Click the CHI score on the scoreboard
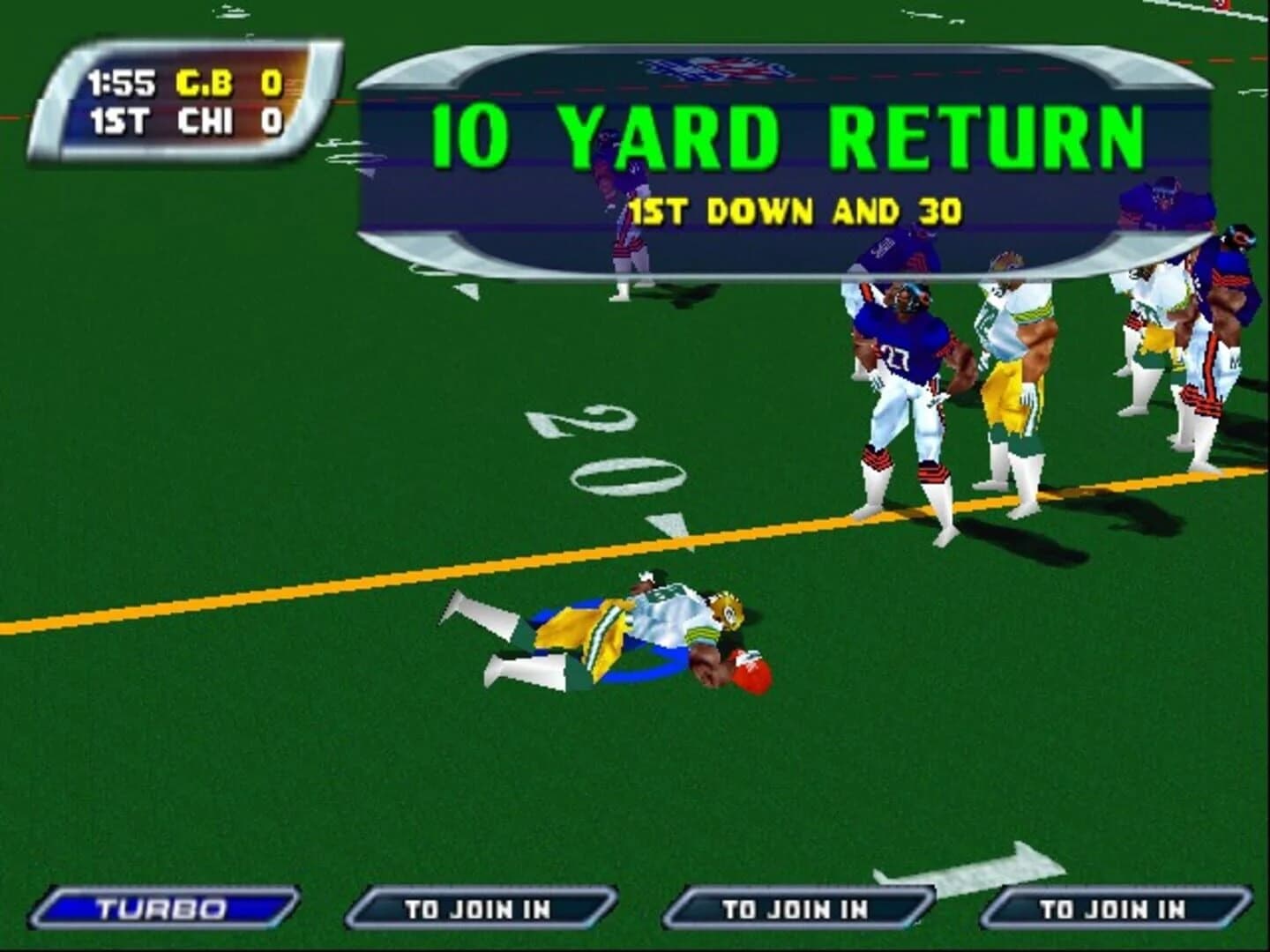Screen dimensions: 1270x952 [274, 122]
